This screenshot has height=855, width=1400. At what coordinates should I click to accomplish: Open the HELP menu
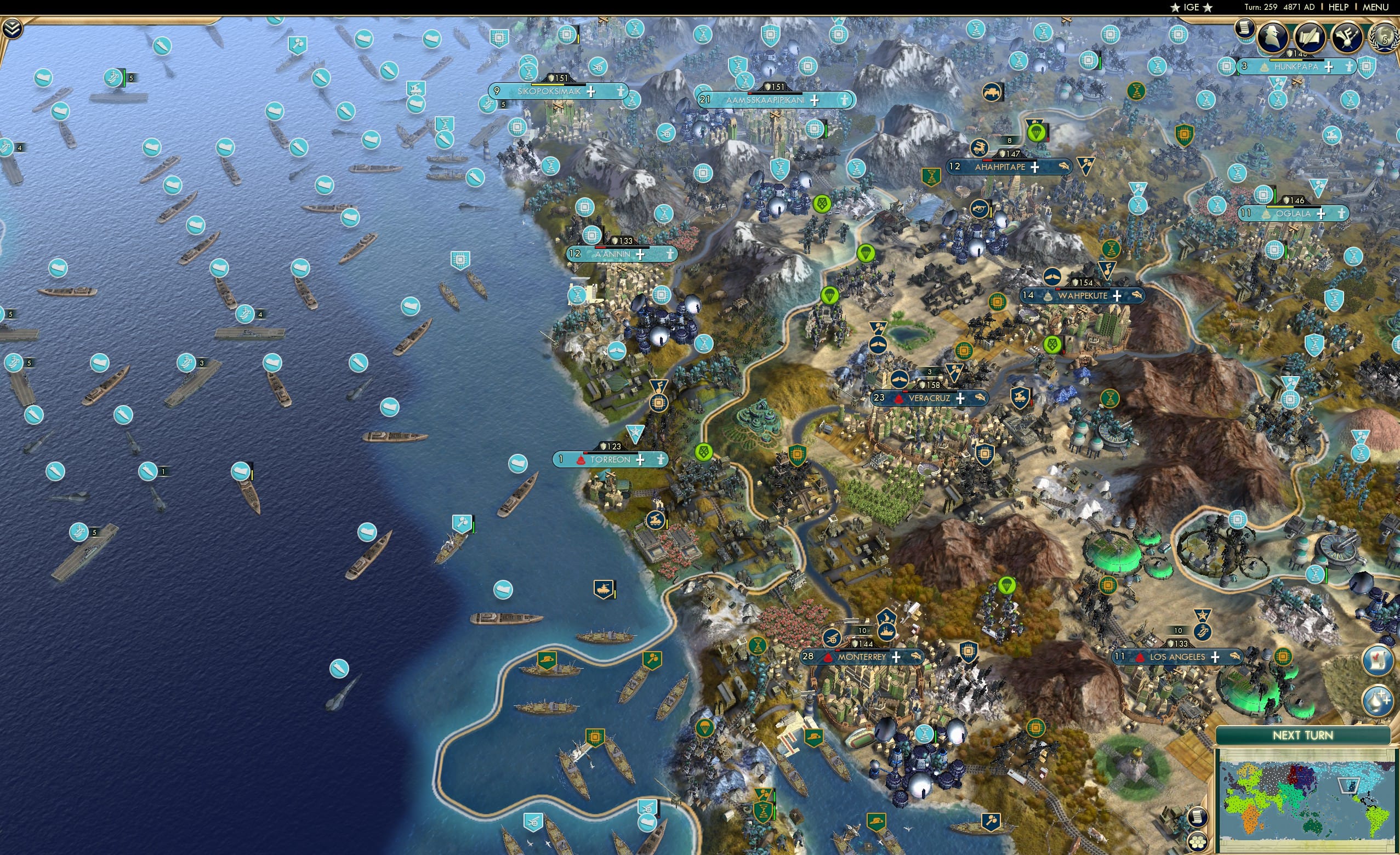tap(1339, 7)
